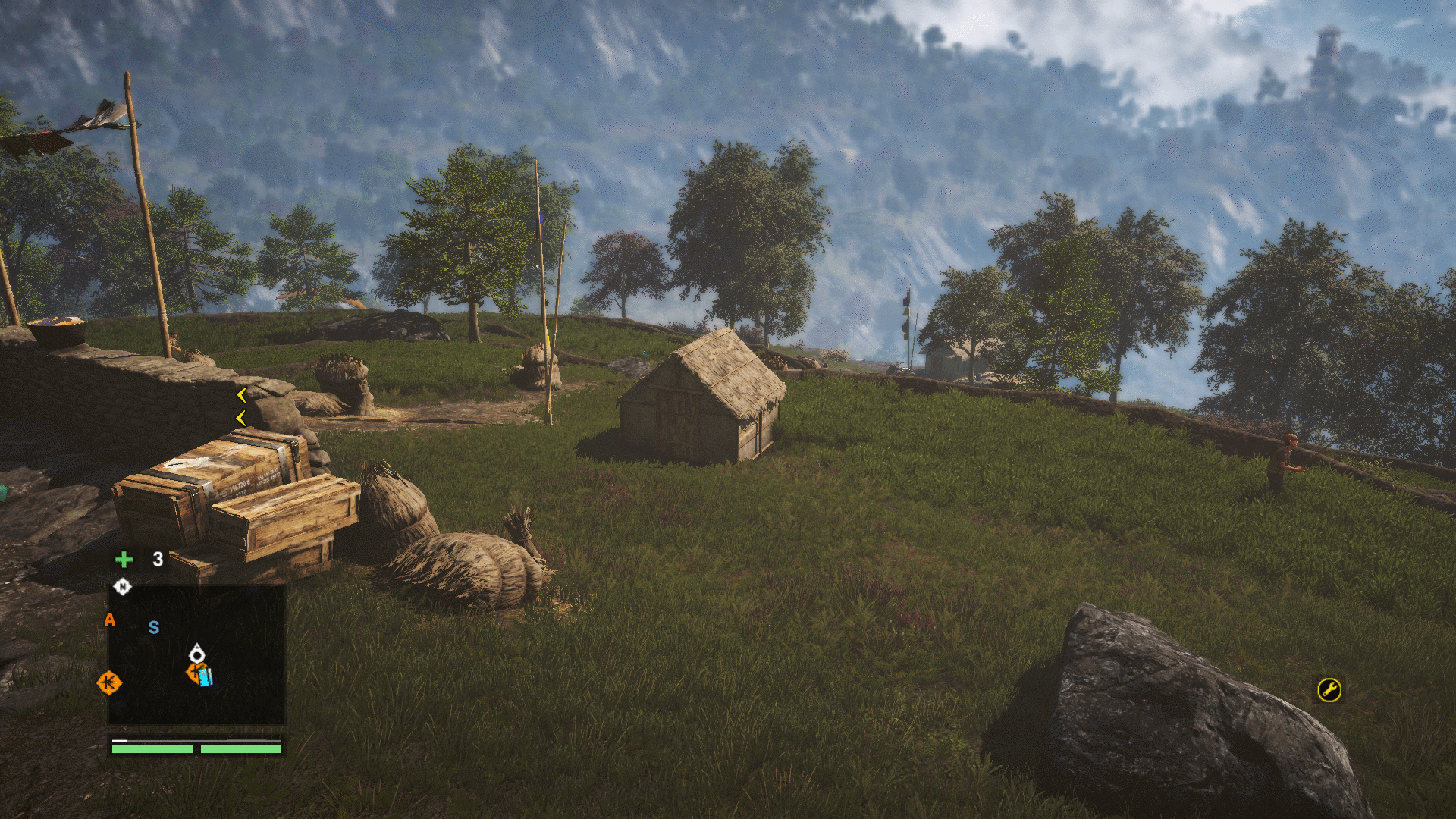
Task: Select the orange diamond marker at minimap edge
Action: pos(109,682)
